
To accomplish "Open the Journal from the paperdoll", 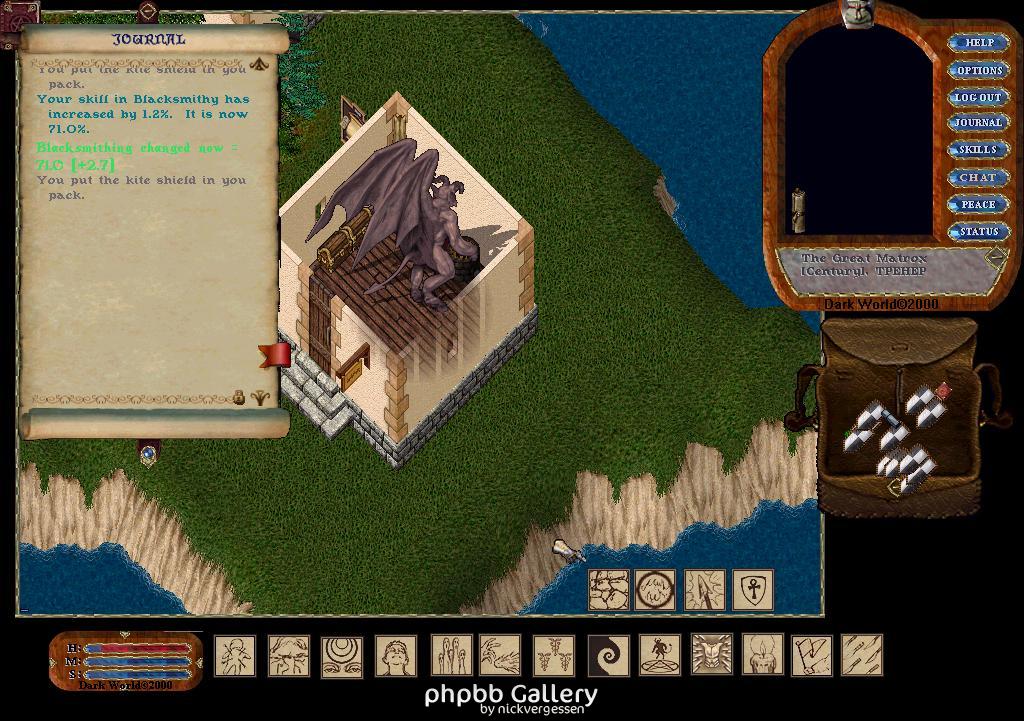I will tap(977, 123).
